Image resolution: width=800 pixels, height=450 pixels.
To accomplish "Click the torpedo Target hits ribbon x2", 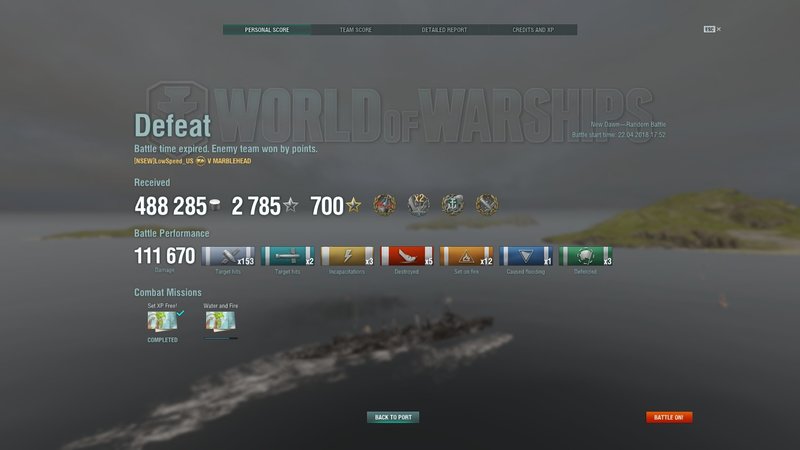I will pyautogui.click(x=288, y=257).
